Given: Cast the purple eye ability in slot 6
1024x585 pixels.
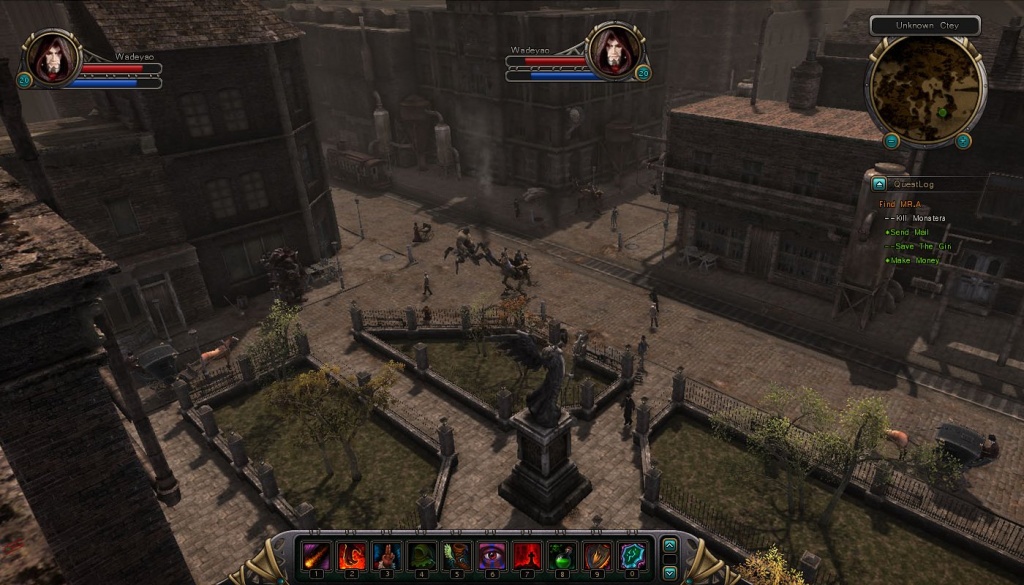Looking at the screenshot, I should (x=491, y=555).
